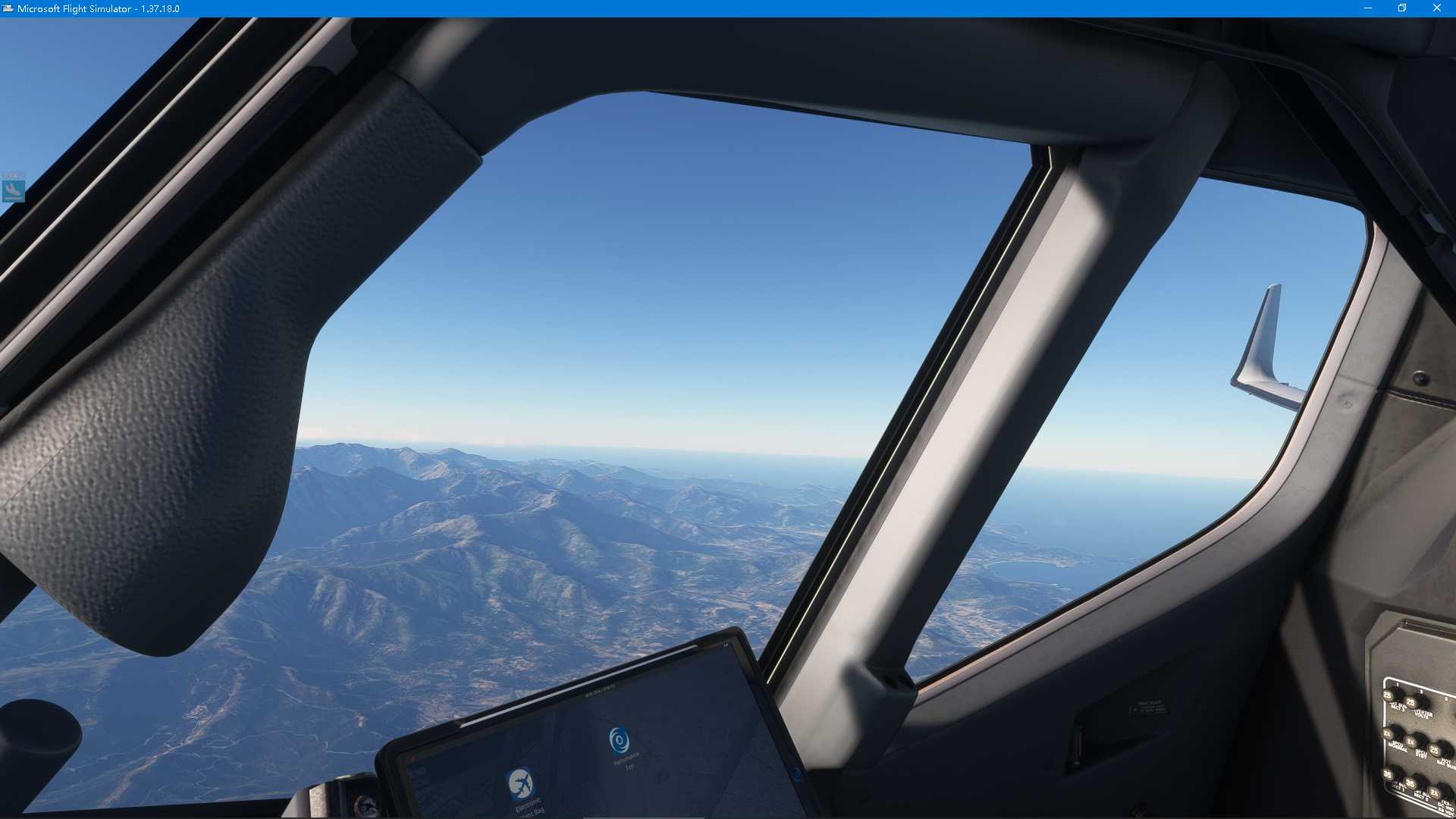1456x819 pixels.
Task: Click the blue circular indicator on tablet's right bezel
Action: (x=799, y=775)
